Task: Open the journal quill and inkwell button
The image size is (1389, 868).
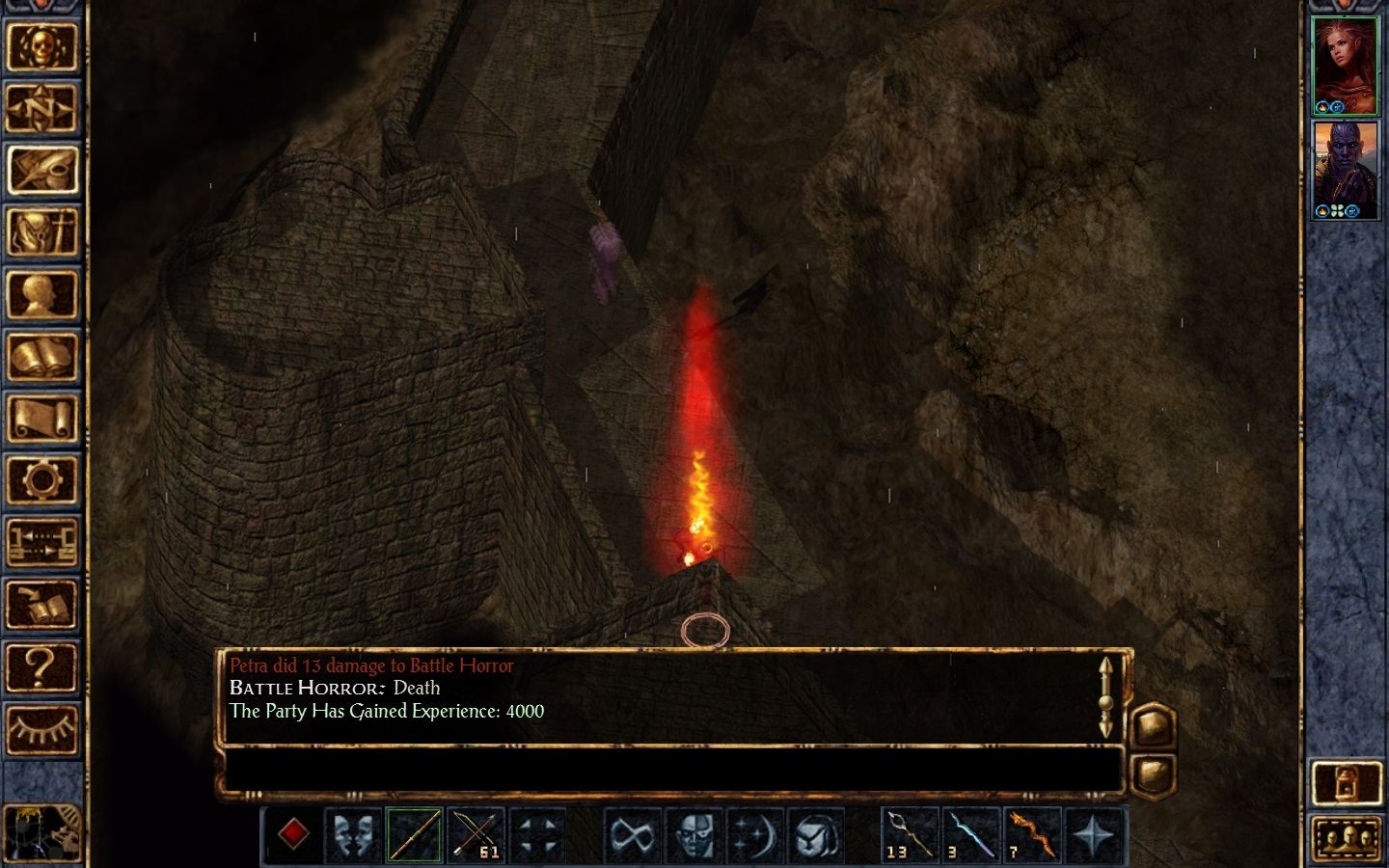Action: coord(41,170)
